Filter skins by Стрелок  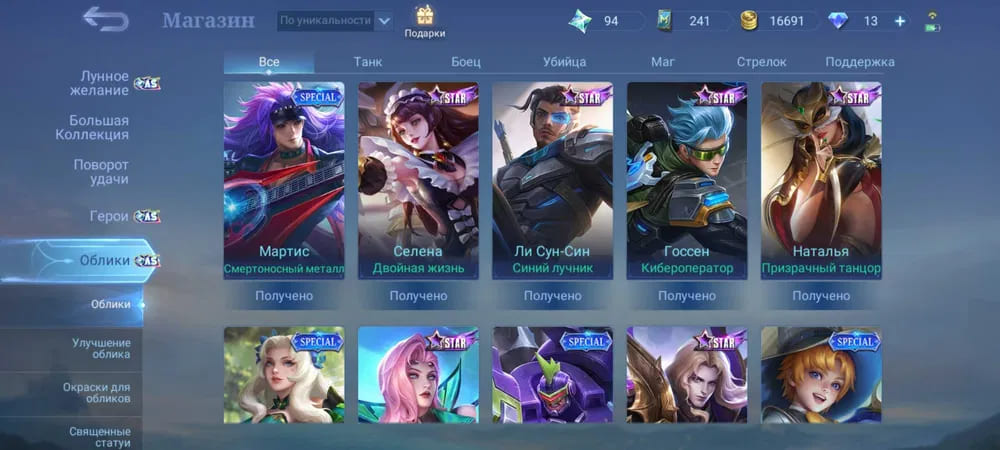point(761,62)
